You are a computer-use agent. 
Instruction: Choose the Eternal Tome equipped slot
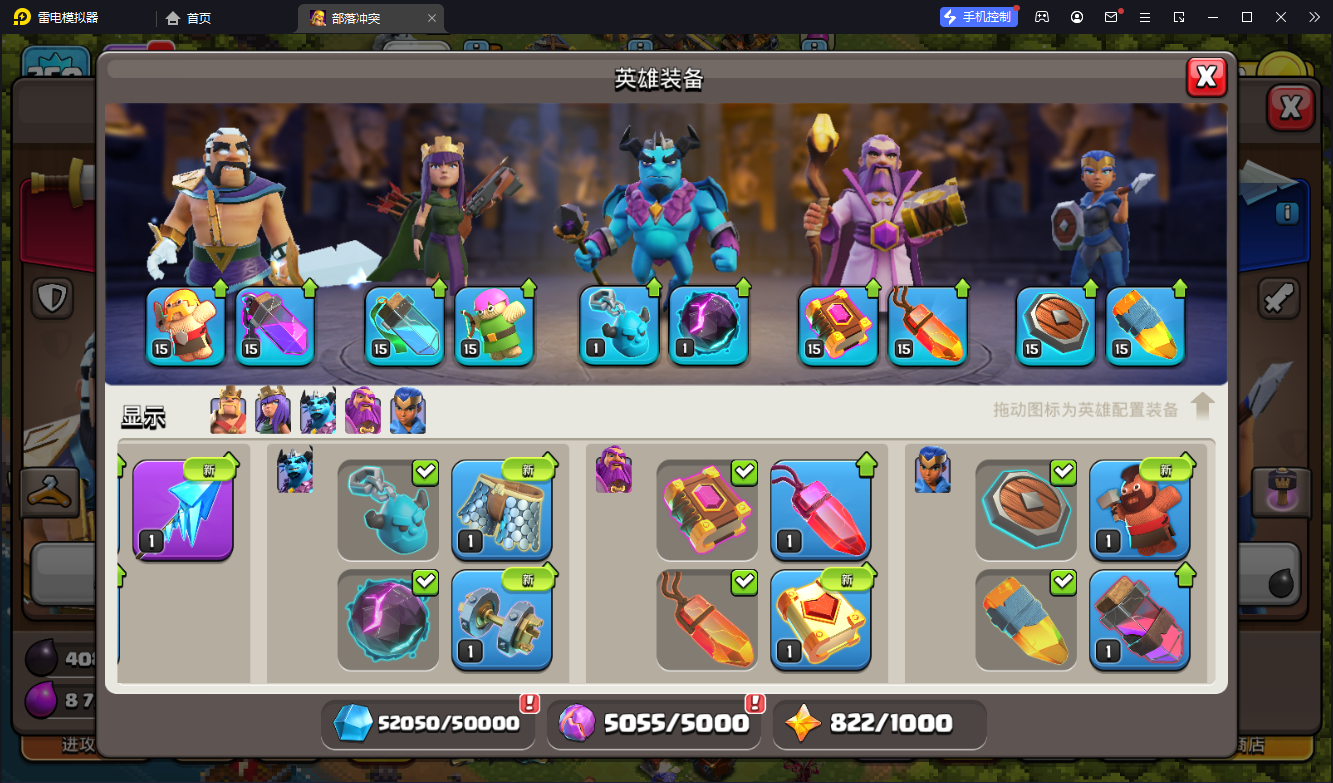838,325
